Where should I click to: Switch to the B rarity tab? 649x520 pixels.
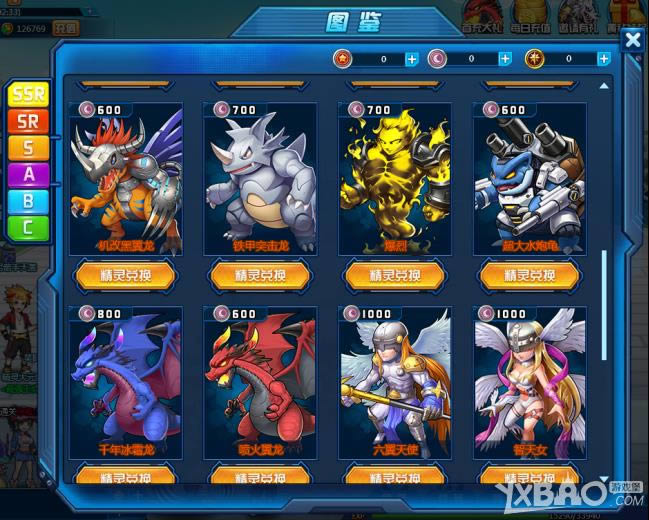click(x=28, y=201)
